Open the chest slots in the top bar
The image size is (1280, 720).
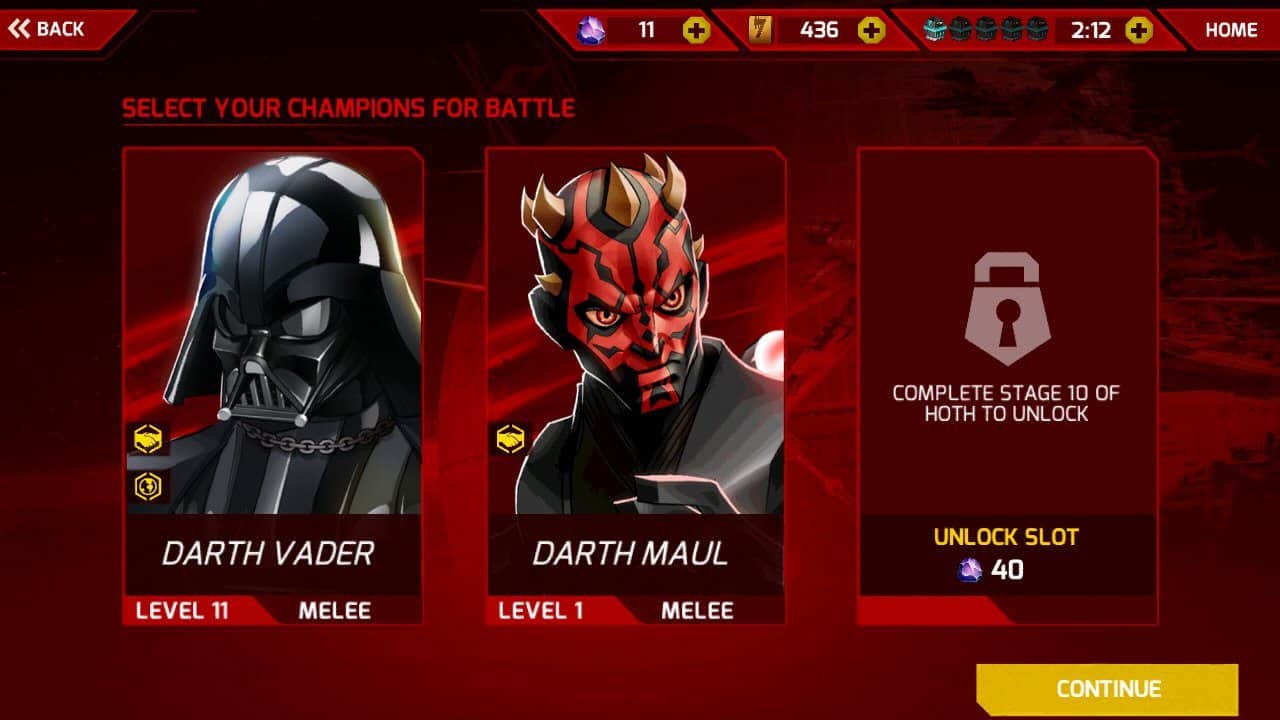pos(985,30)
